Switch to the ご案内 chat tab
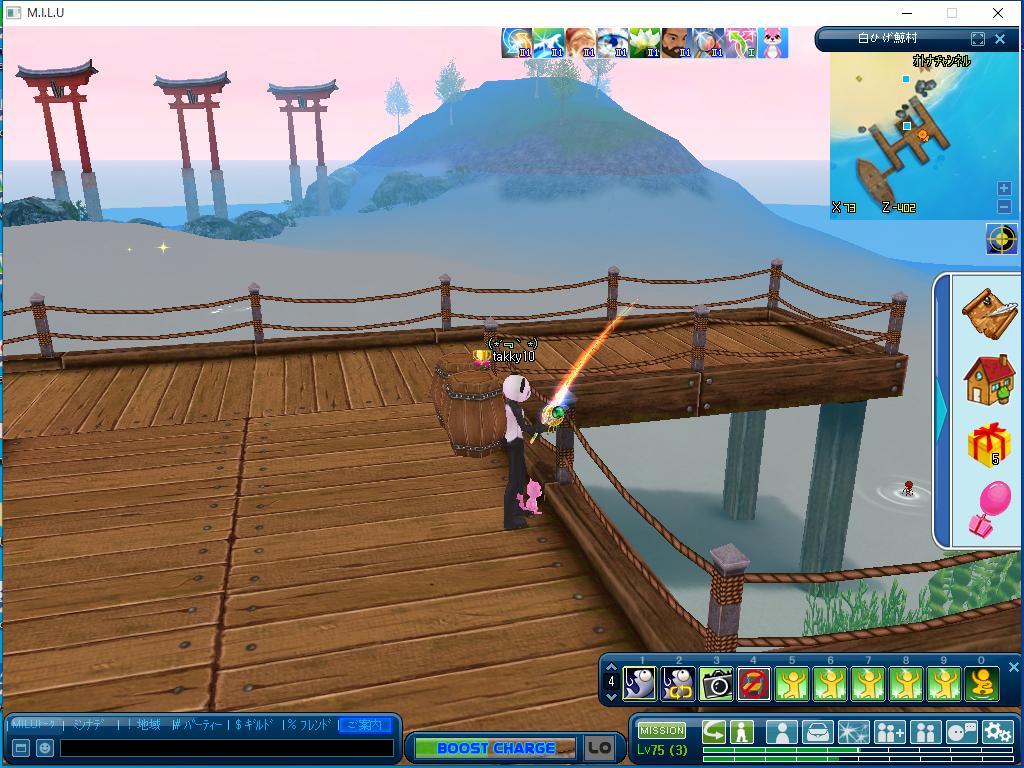 (365, 725)
